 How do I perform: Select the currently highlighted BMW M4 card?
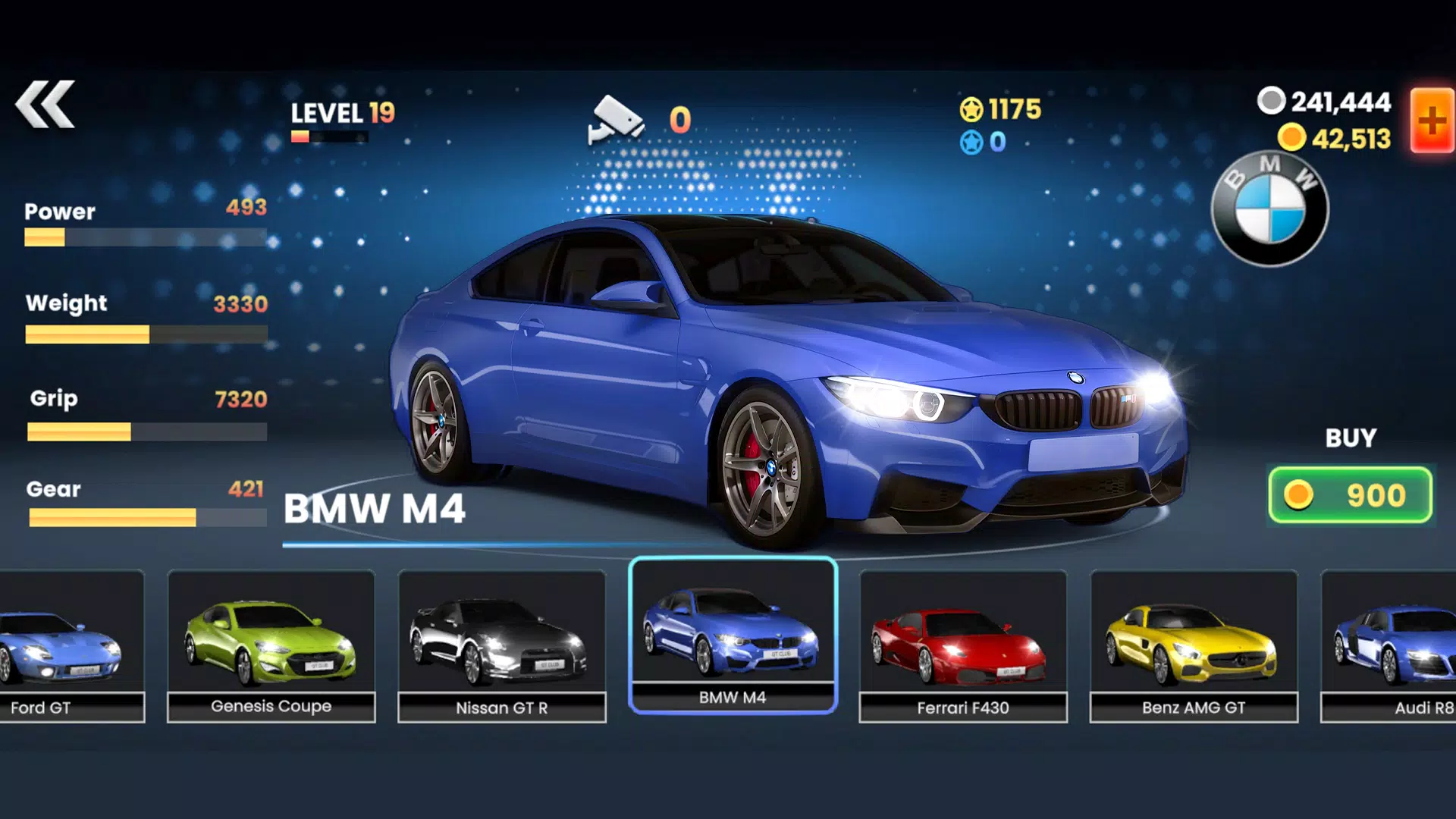click(733, 637)
